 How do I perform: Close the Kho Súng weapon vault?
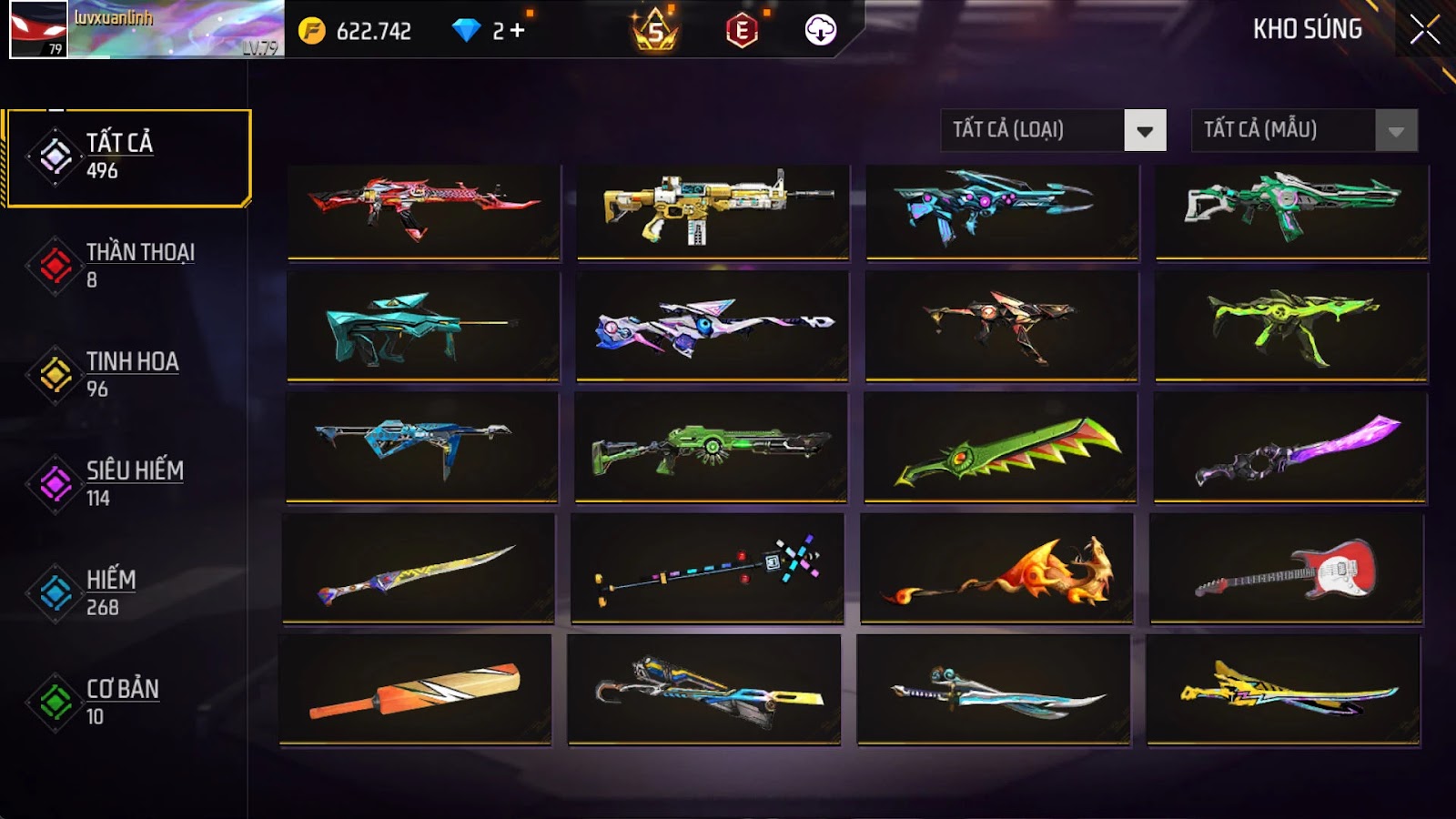coord(1424,30)
